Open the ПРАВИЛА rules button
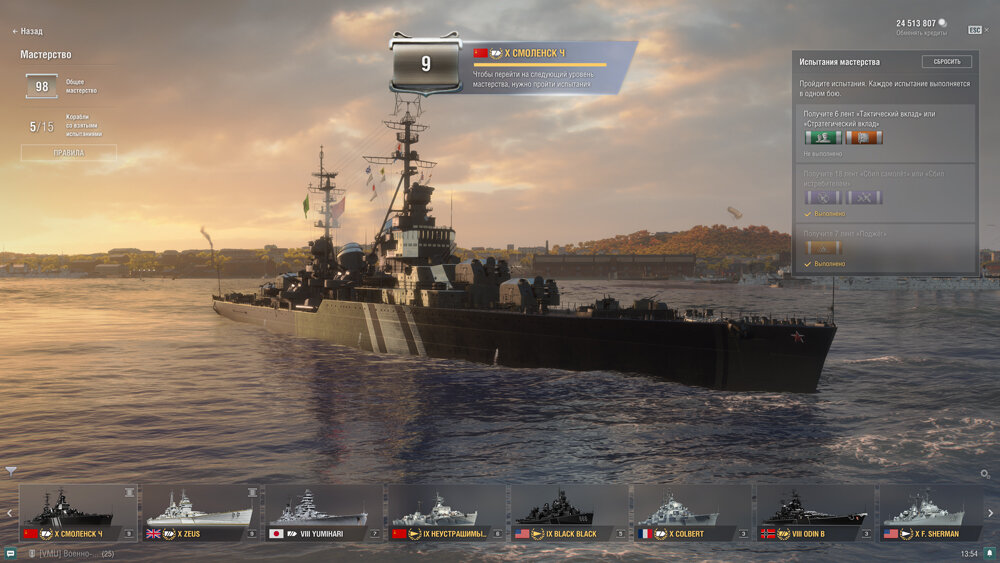 click(x=68, y=153)
